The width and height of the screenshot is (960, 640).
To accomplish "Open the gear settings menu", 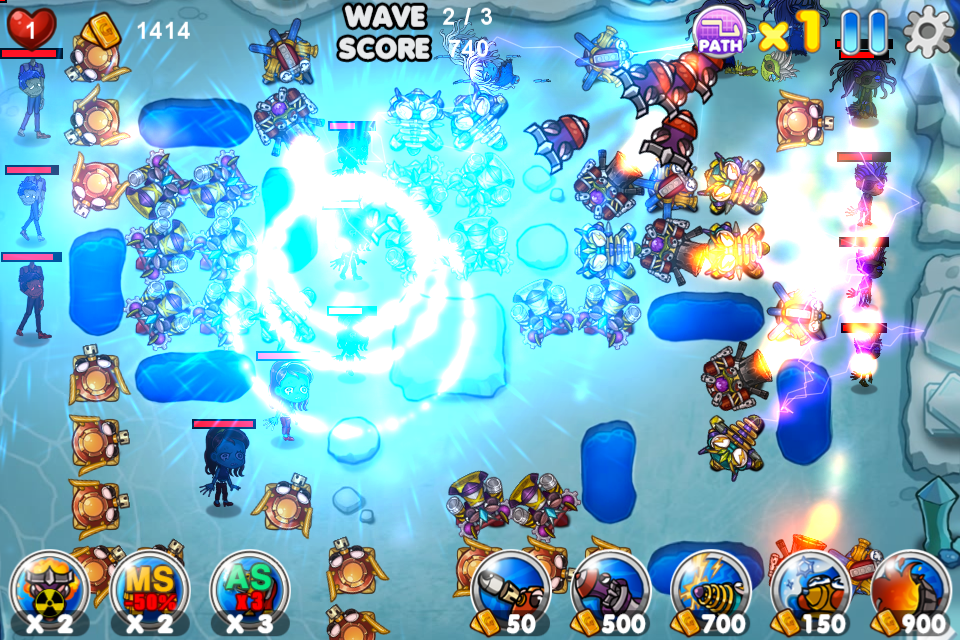I will coord(928,33).
